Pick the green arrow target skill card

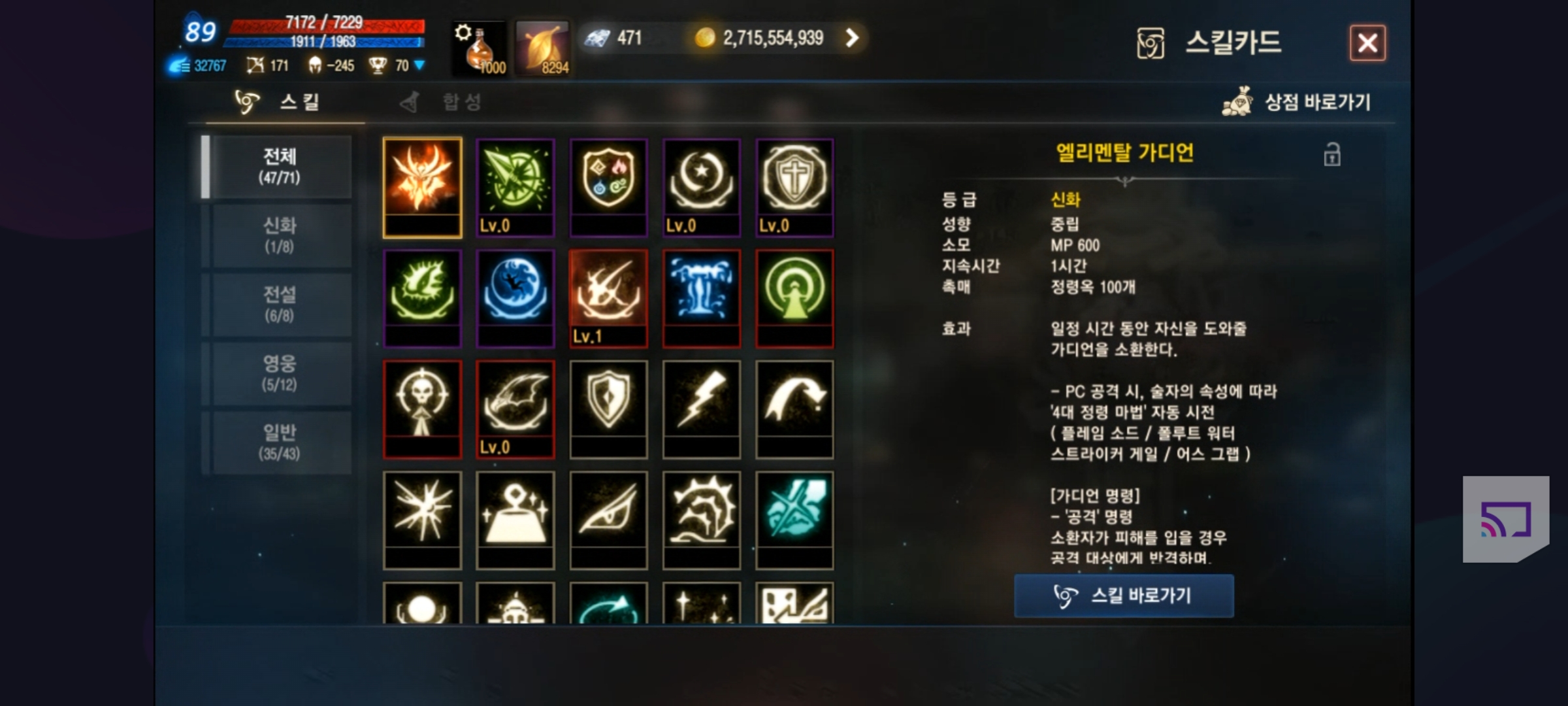[x=515, y=186]
